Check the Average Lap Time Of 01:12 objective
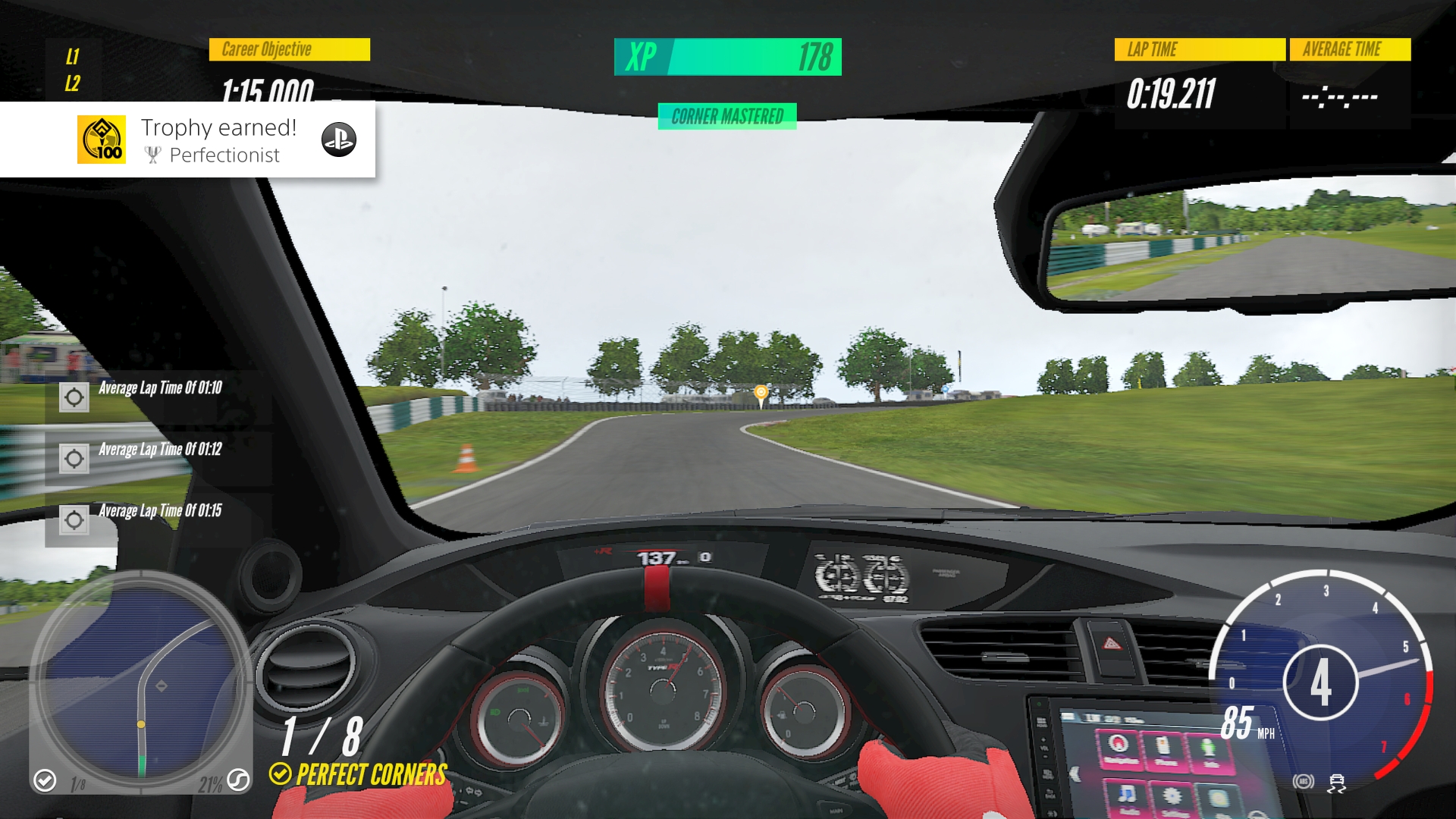Image resolution: width=1456 pixels, height=819 pixels. click(x=74, y=458)
